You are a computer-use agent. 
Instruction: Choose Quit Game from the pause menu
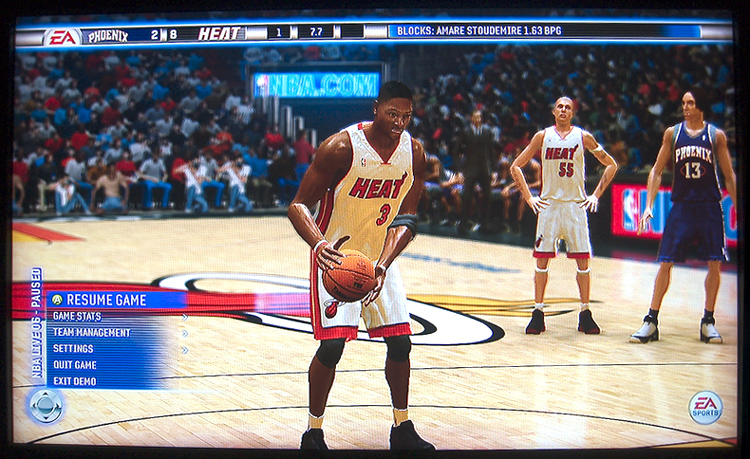(x=75, y=365)
